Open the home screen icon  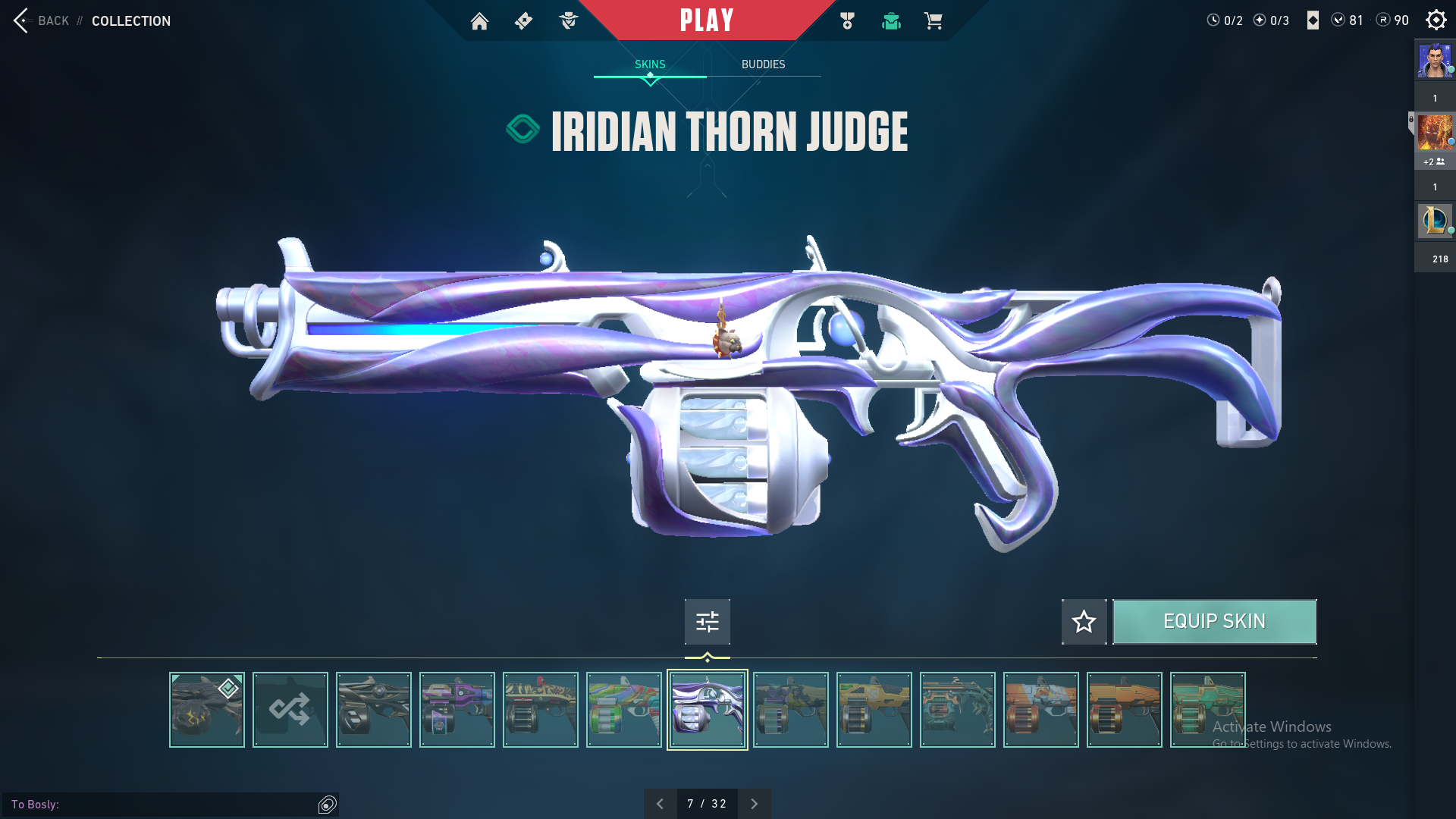[x=479, y=21]
